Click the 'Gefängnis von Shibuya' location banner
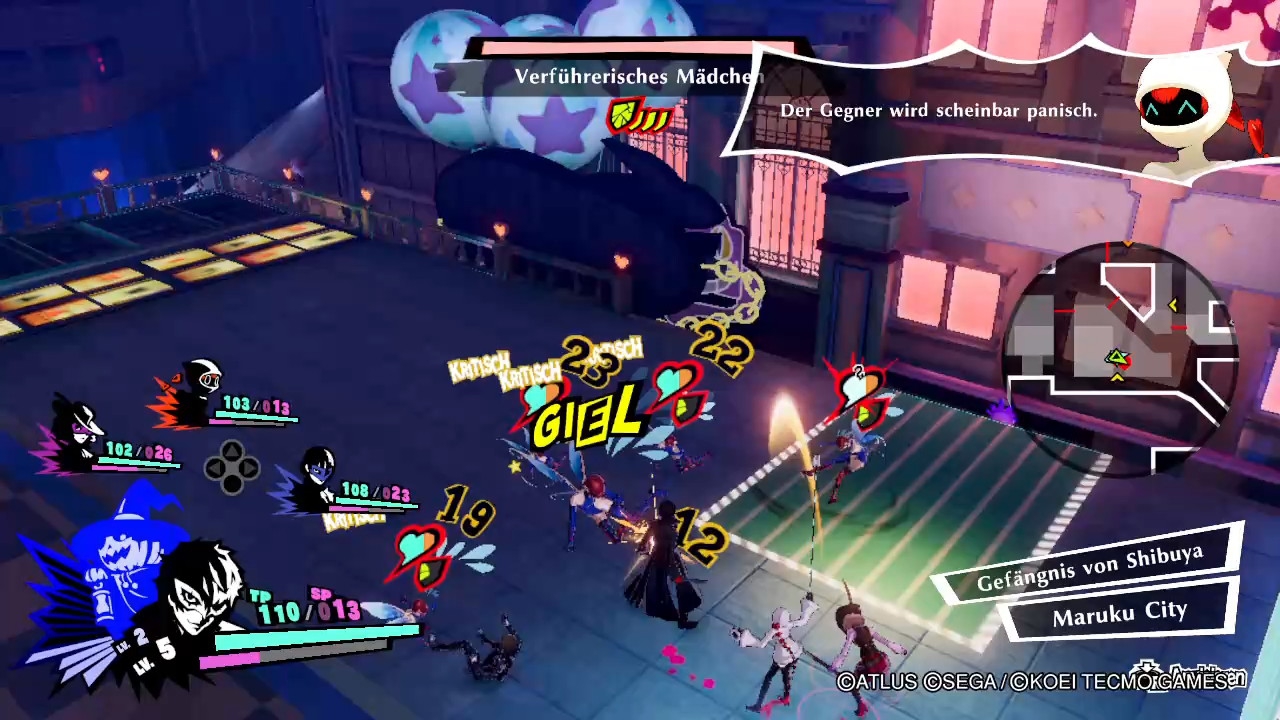This screenshot has height=720, width=1280. 1089,570
